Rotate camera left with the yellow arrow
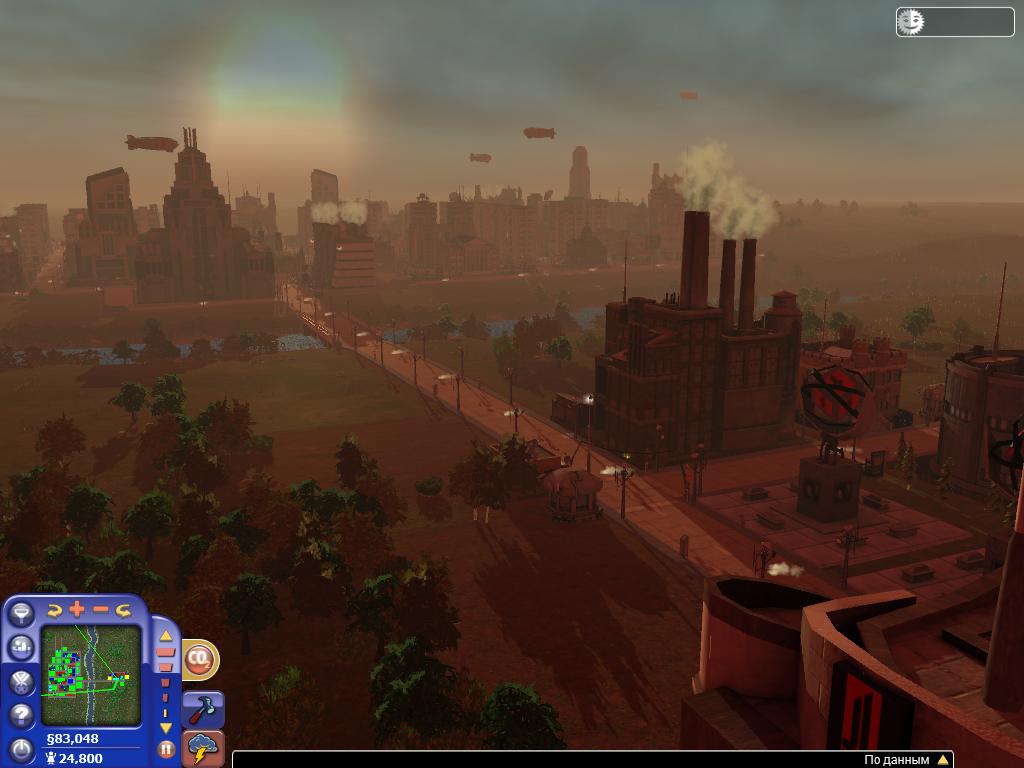This screenshot has width=1024, height=768. (54, 609)
